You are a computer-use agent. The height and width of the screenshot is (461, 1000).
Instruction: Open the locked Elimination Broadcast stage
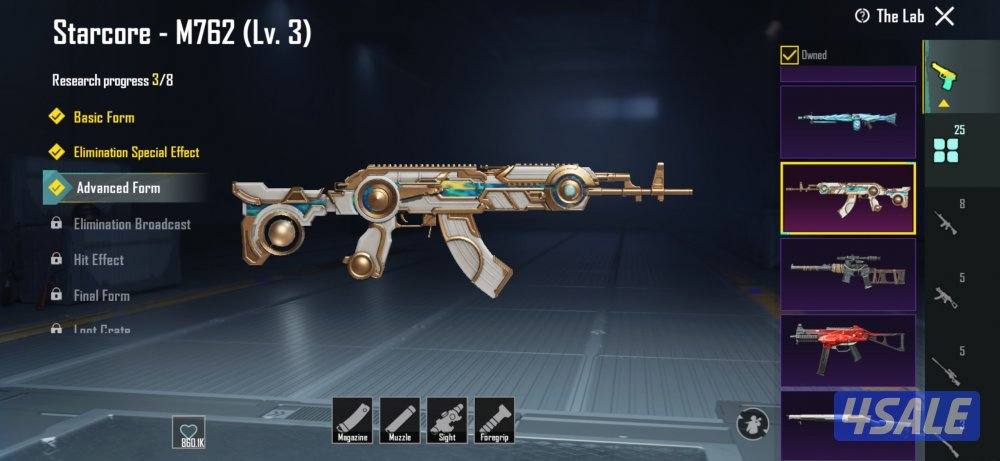click(x=131, y=224)
